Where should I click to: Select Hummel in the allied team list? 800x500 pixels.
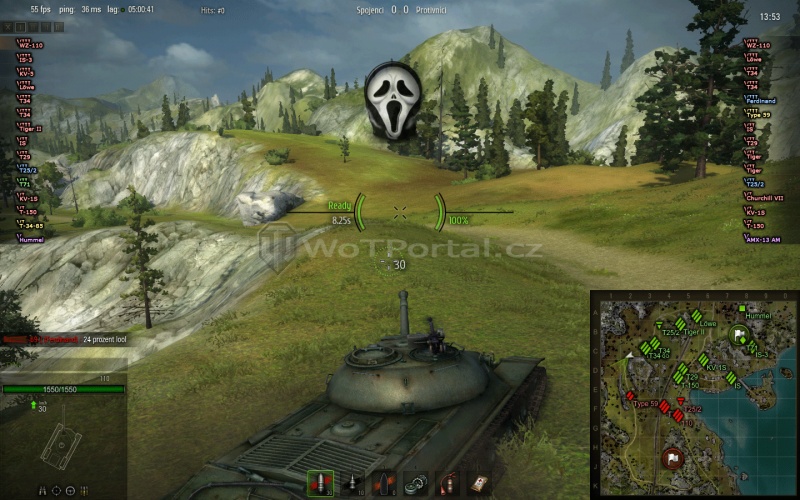pos(28,240)
